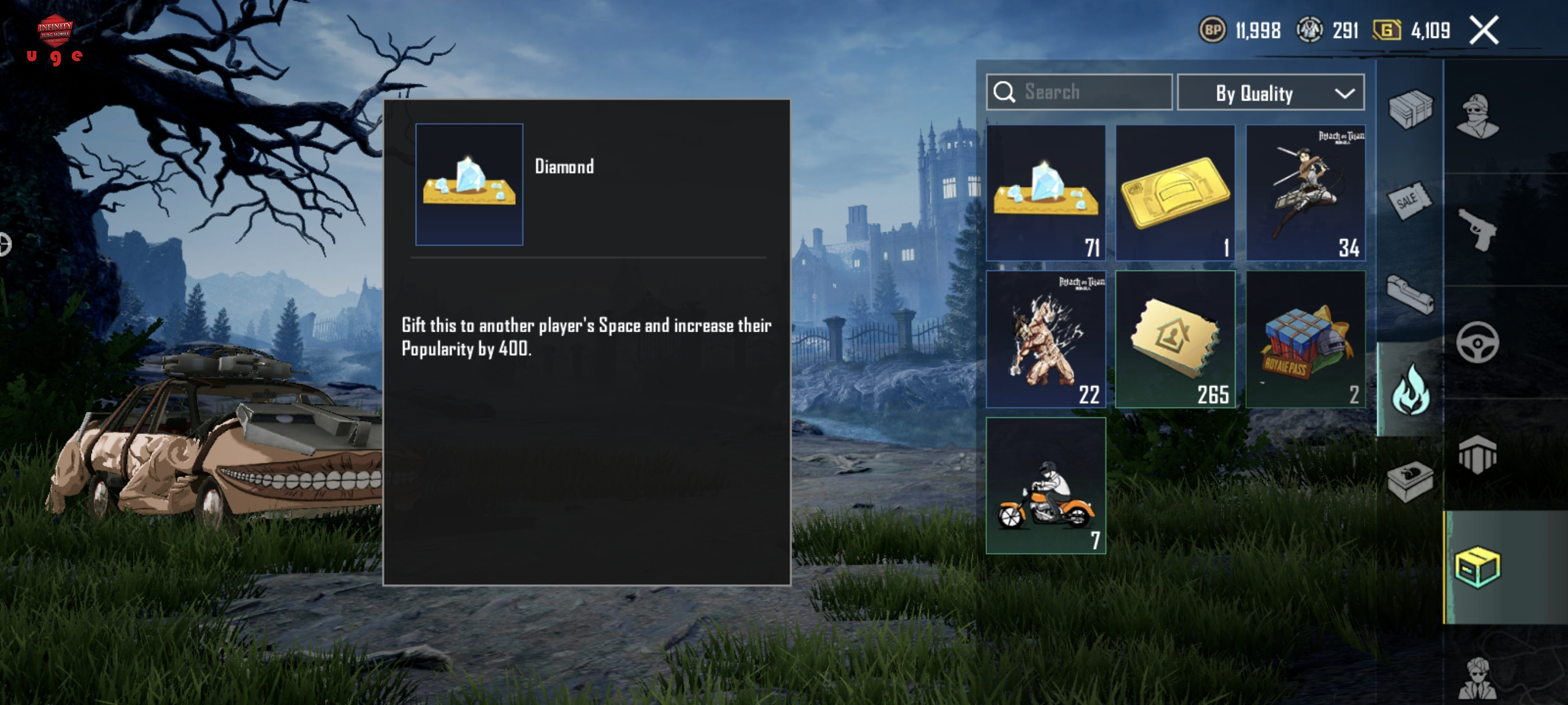1568x705 pixels.
Task: Tap the BP currency icon
Action: click(x=1212, y=31)
